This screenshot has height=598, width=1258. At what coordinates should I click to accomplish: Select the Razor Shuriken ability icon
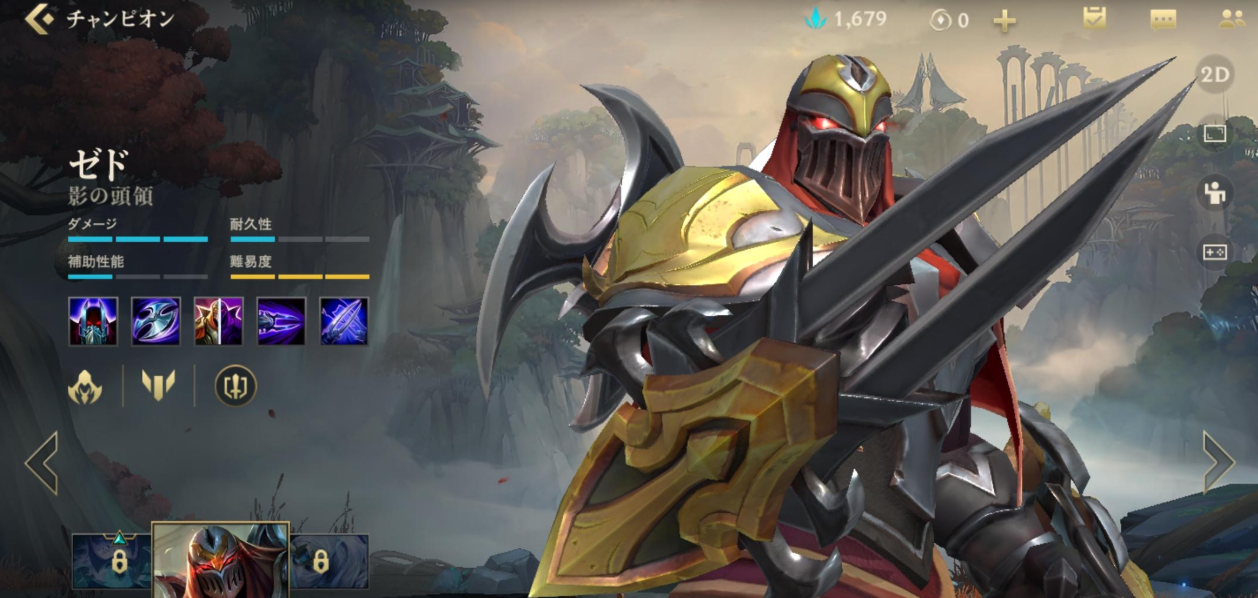click(x=156, y=321)
